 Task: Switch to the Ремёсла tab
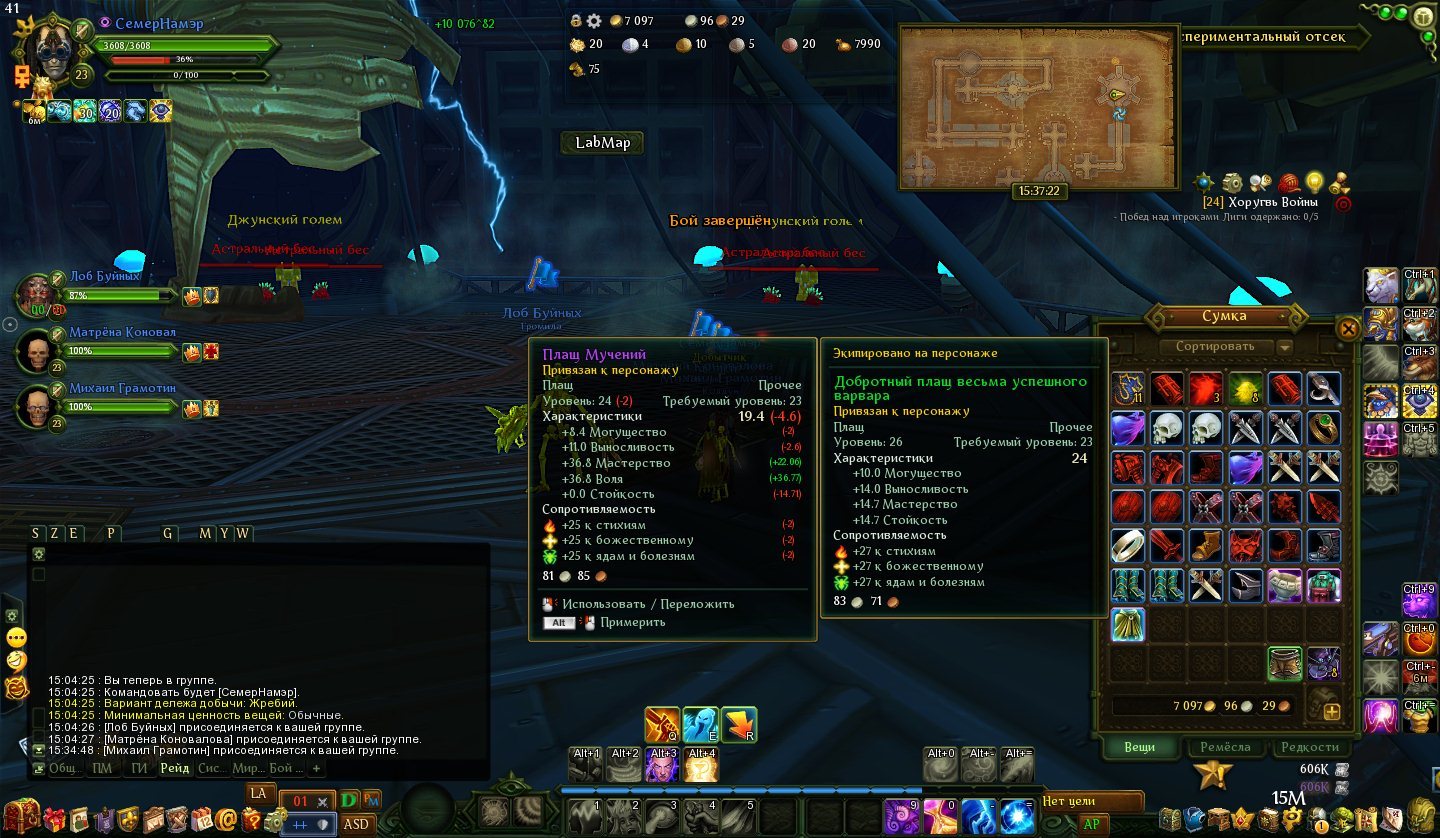(1225, 747)
